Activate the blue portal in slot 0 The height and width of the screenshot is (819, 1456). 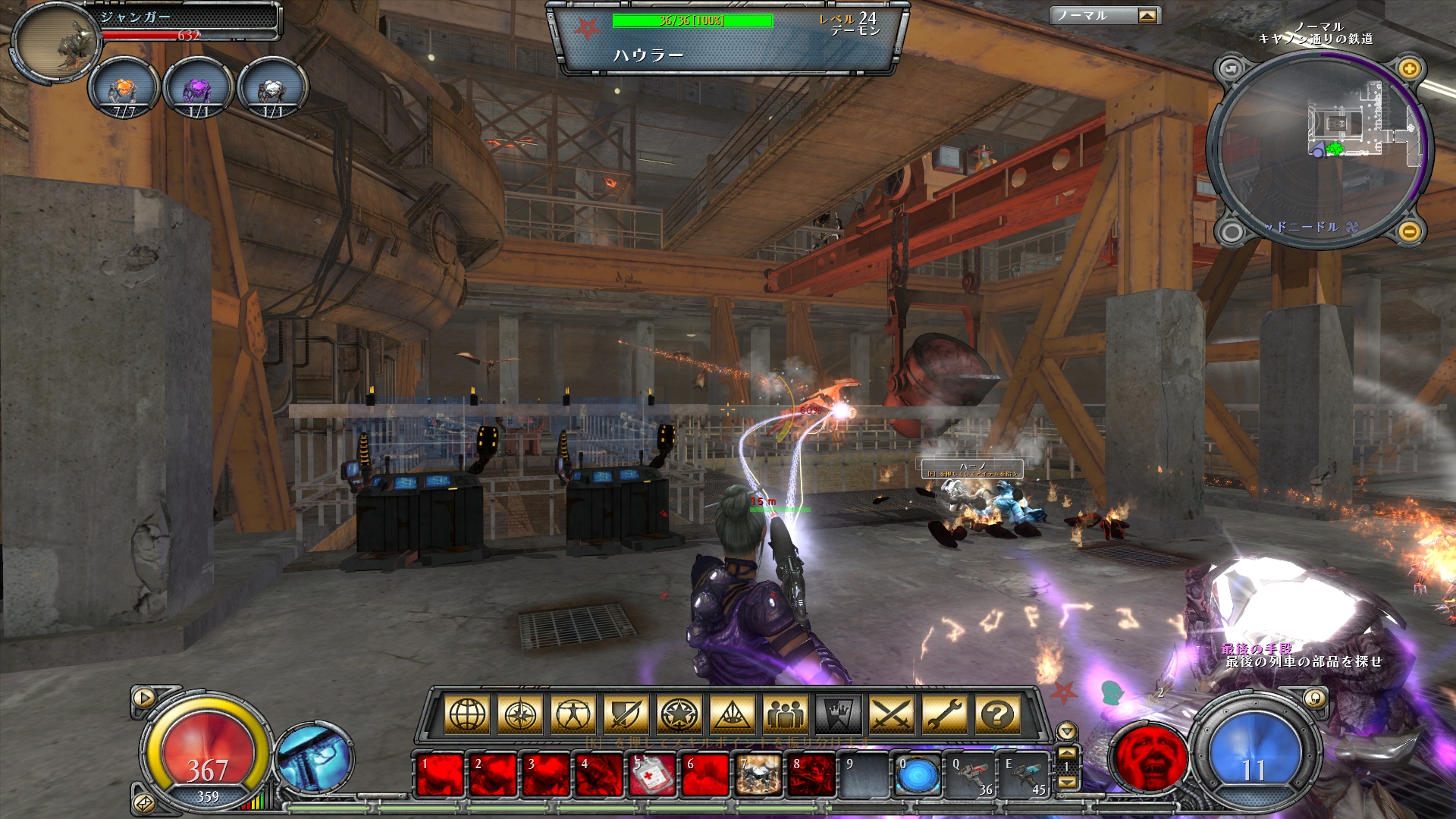pyautogui.click(x=918, y=776)
